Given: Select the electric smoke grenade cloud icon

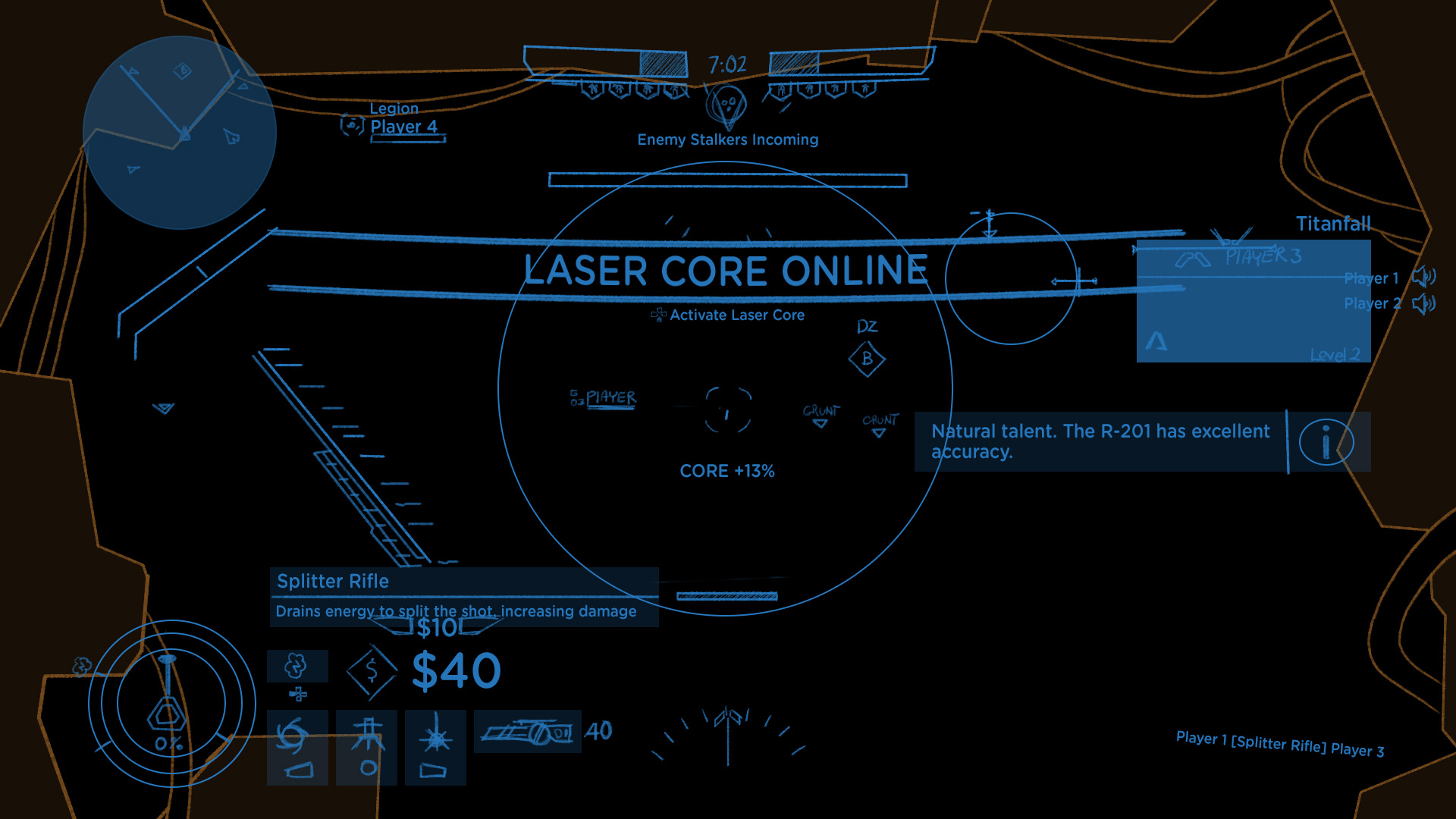Looking at the screenshot, I should (297, 665).
